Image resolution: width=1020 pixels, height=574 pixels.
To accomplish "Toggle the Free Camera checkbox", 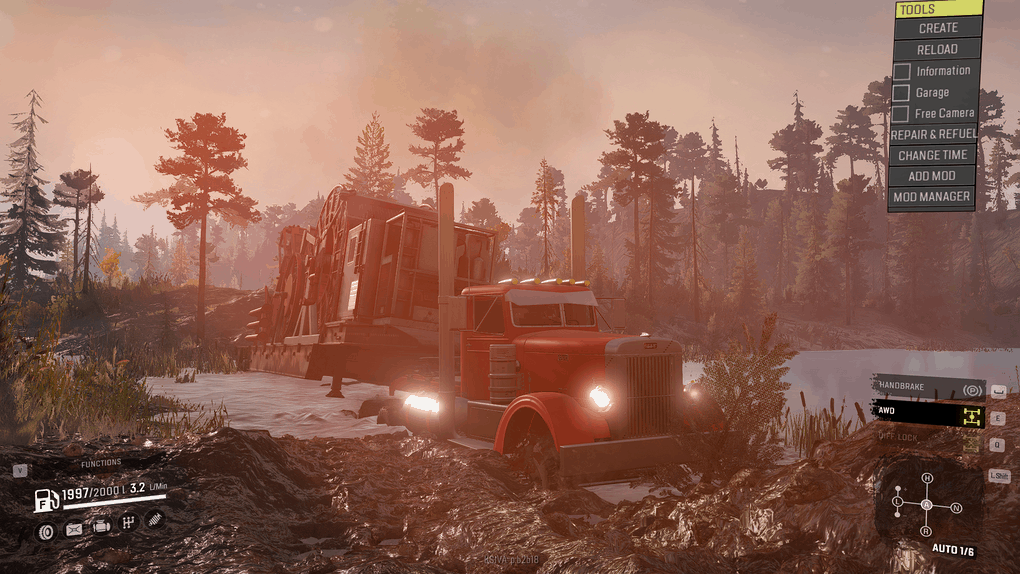I will click(x=902, y=113).
